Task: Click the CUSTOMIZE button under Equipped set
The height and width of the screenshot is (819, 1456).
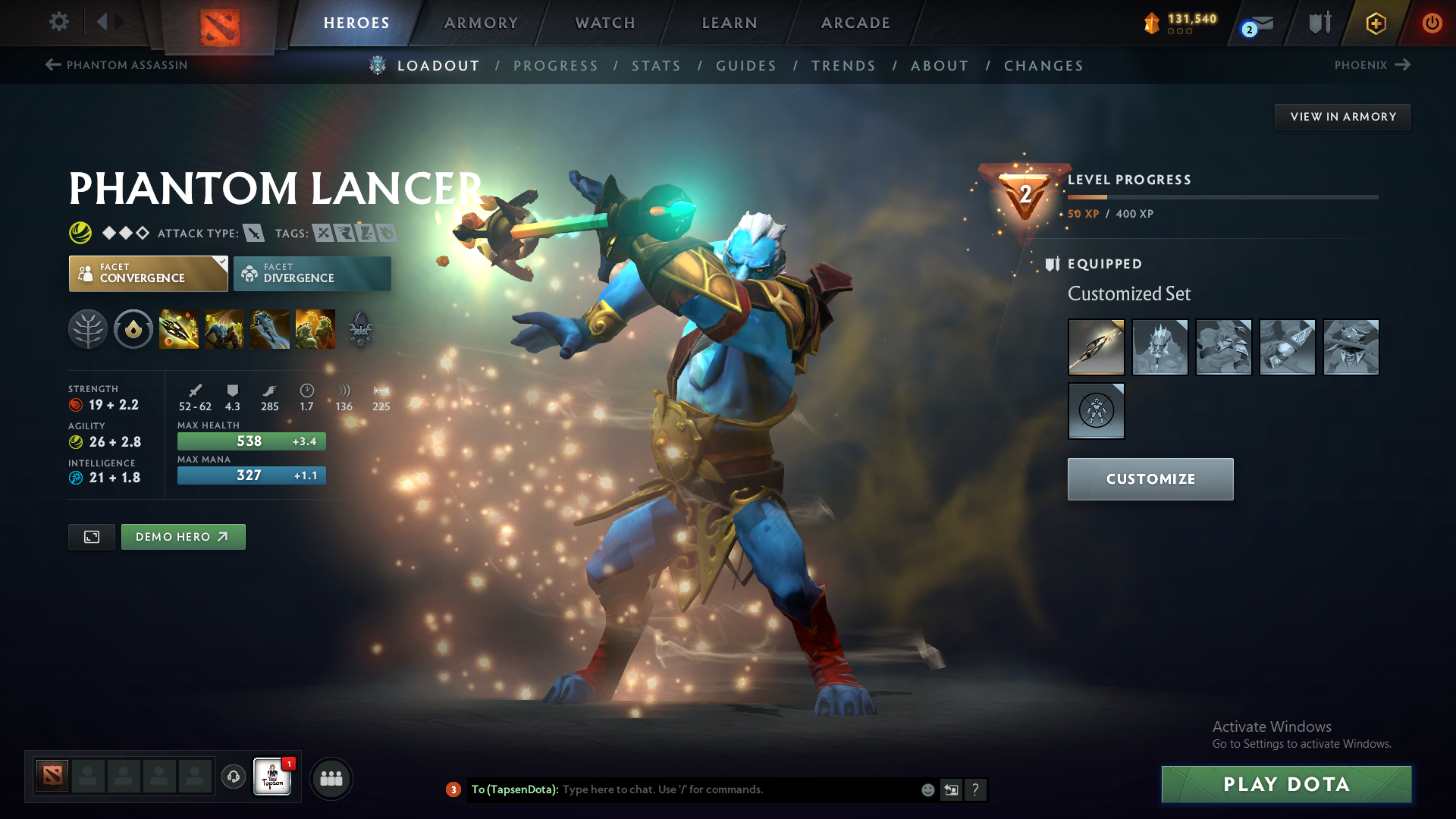Action: pyautogui.click(x=1150, y=479)
